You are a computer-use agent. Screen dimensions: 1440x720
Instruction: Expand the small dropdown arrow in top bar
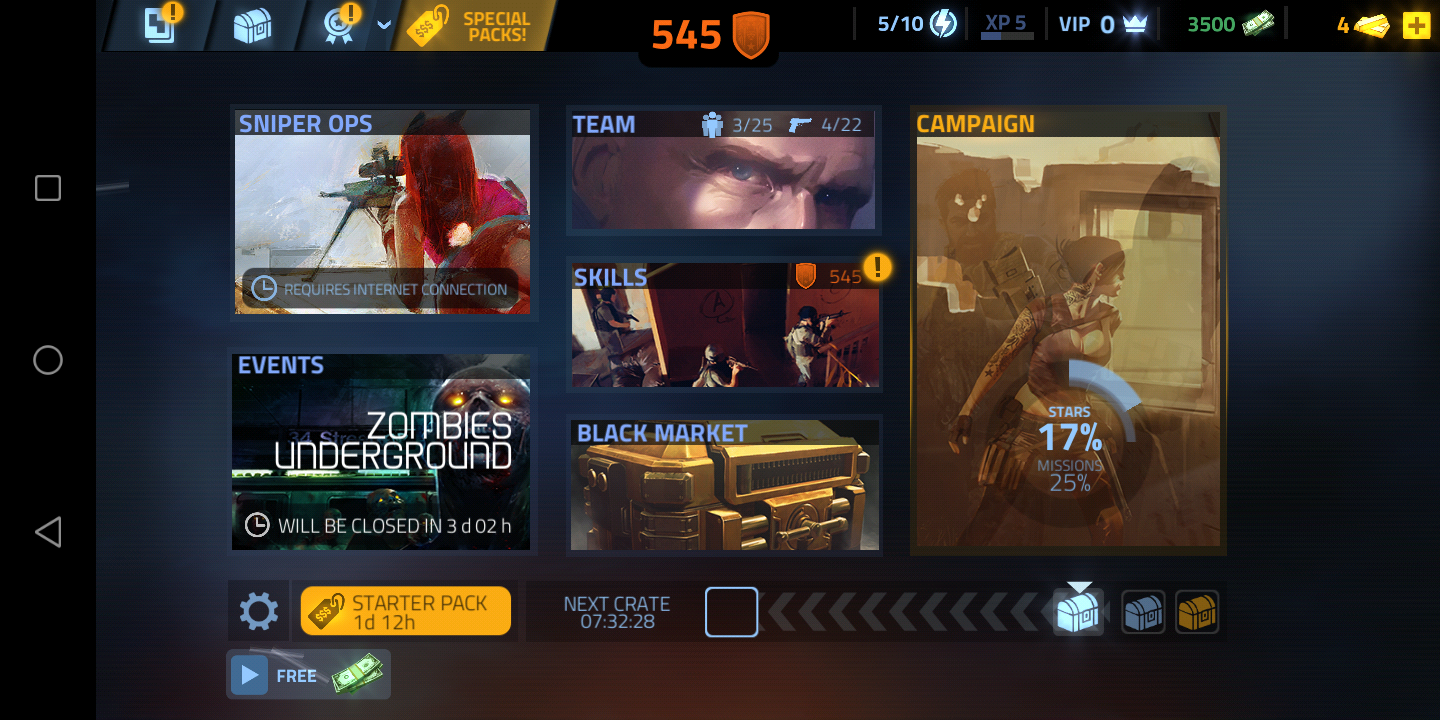pyautogui.click(x=384, y=26)
